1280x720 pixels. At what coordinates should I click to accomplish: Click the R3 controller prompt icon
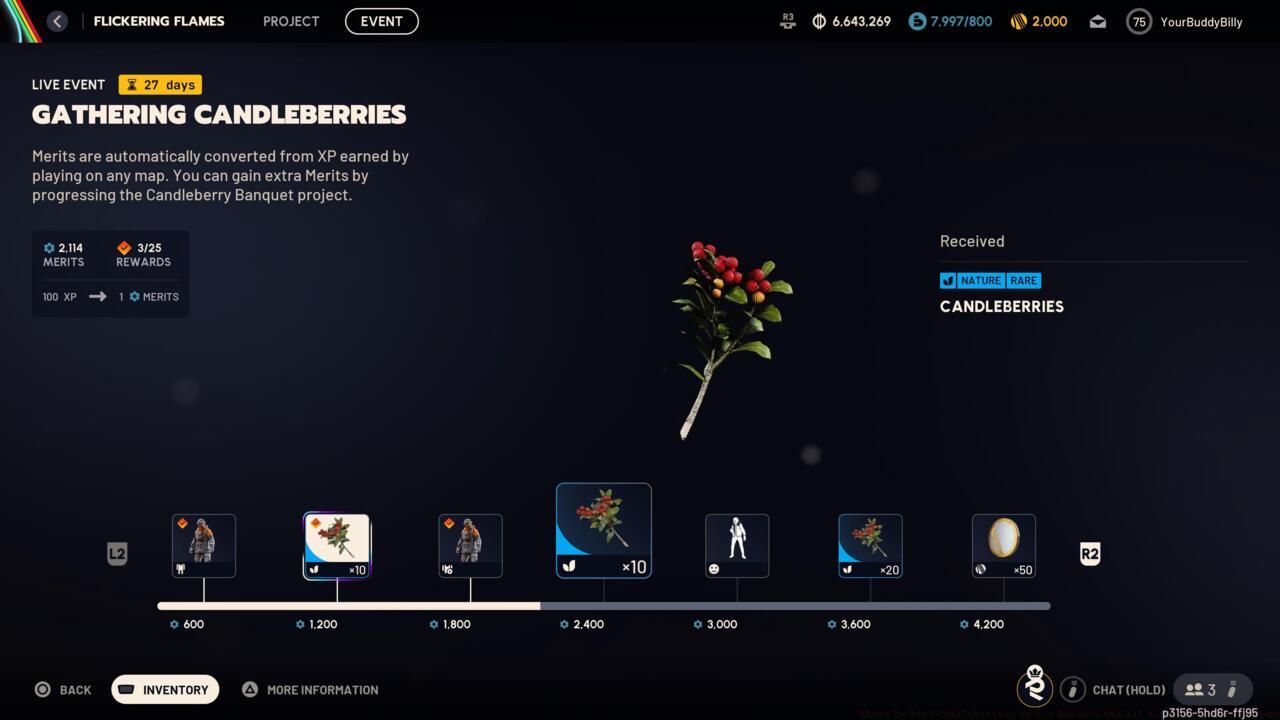[787, 20]
